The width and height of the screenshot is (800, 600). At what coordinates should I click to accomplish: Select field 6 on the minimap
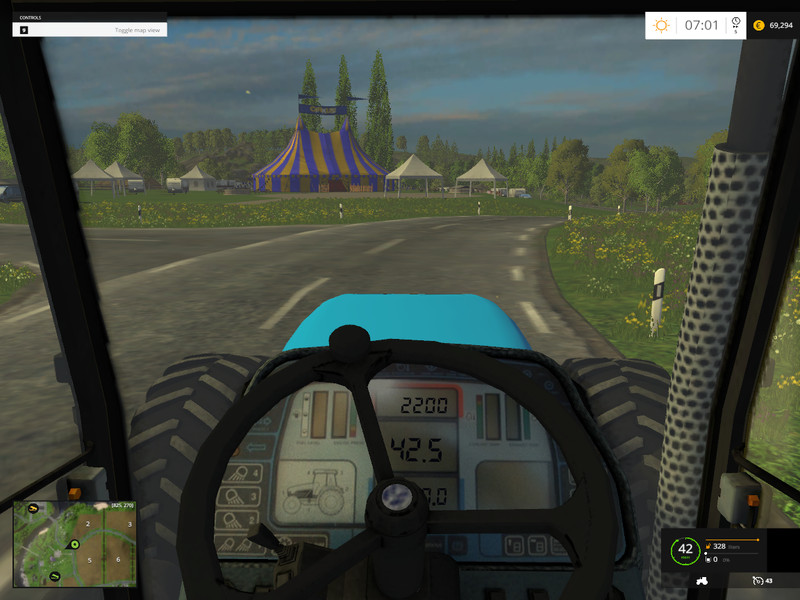coord(118,559)
